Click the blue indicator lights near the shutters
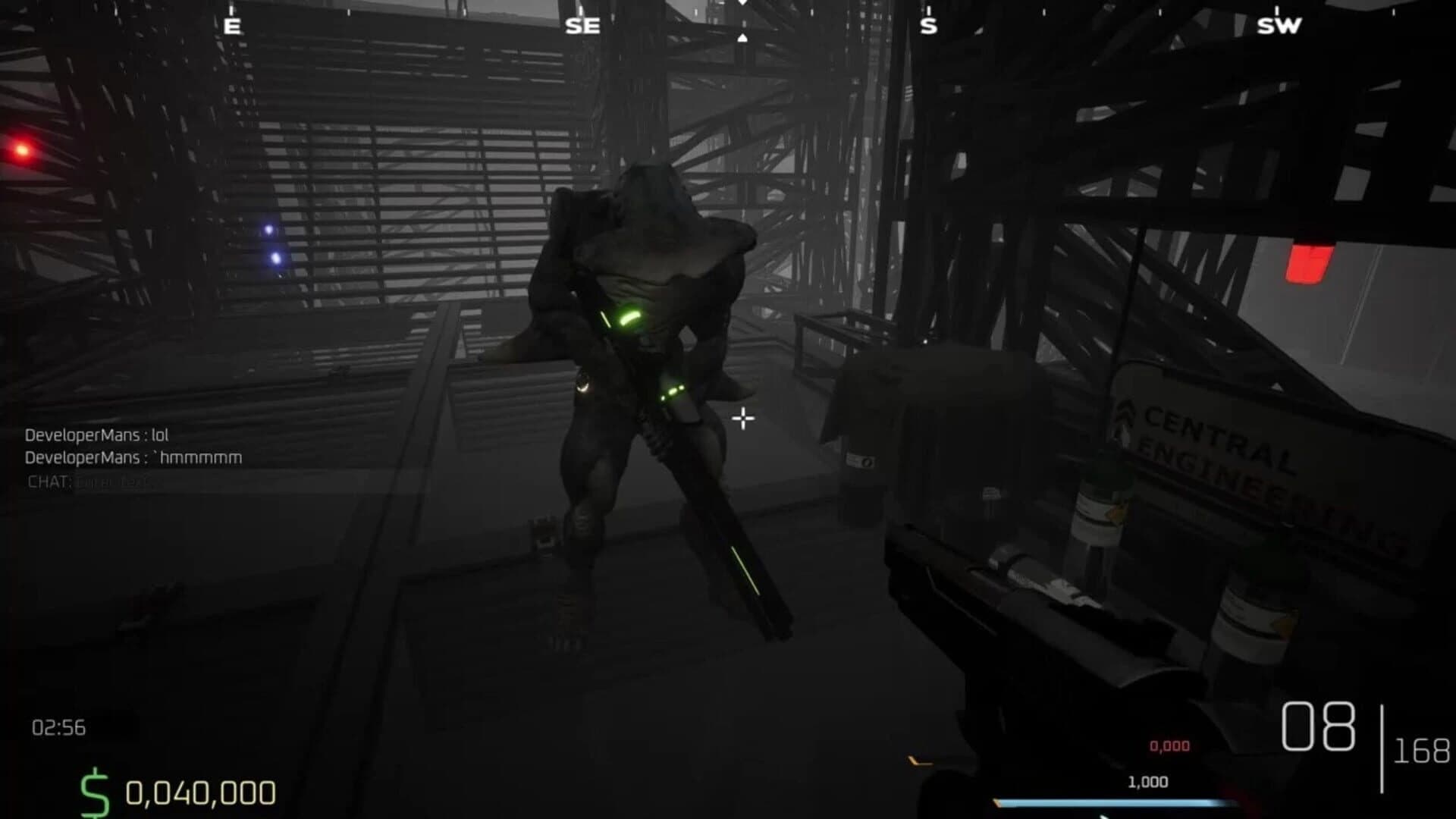1456x819 pixels. [270, 244]
